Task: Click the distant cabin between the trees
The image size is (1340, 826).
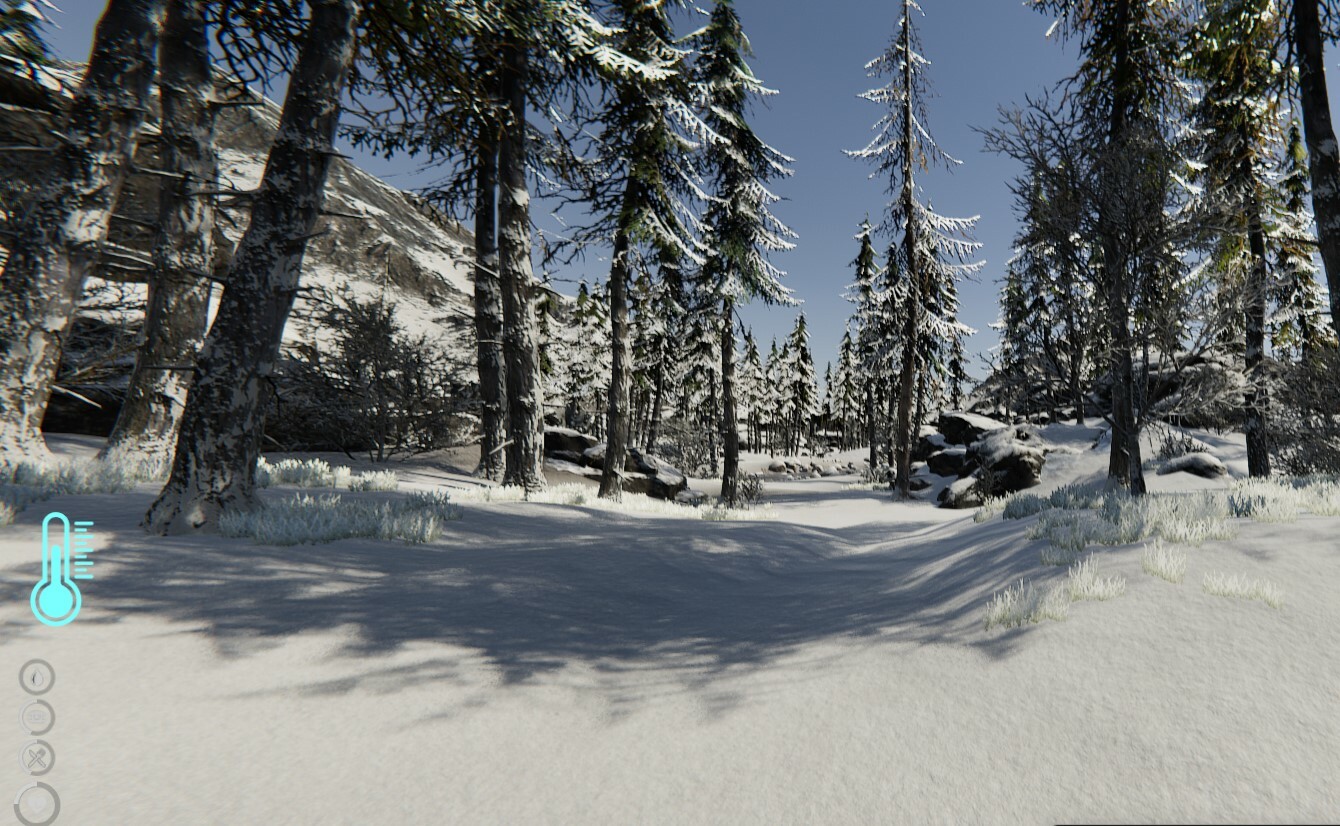Action: [x=827, y=435]
